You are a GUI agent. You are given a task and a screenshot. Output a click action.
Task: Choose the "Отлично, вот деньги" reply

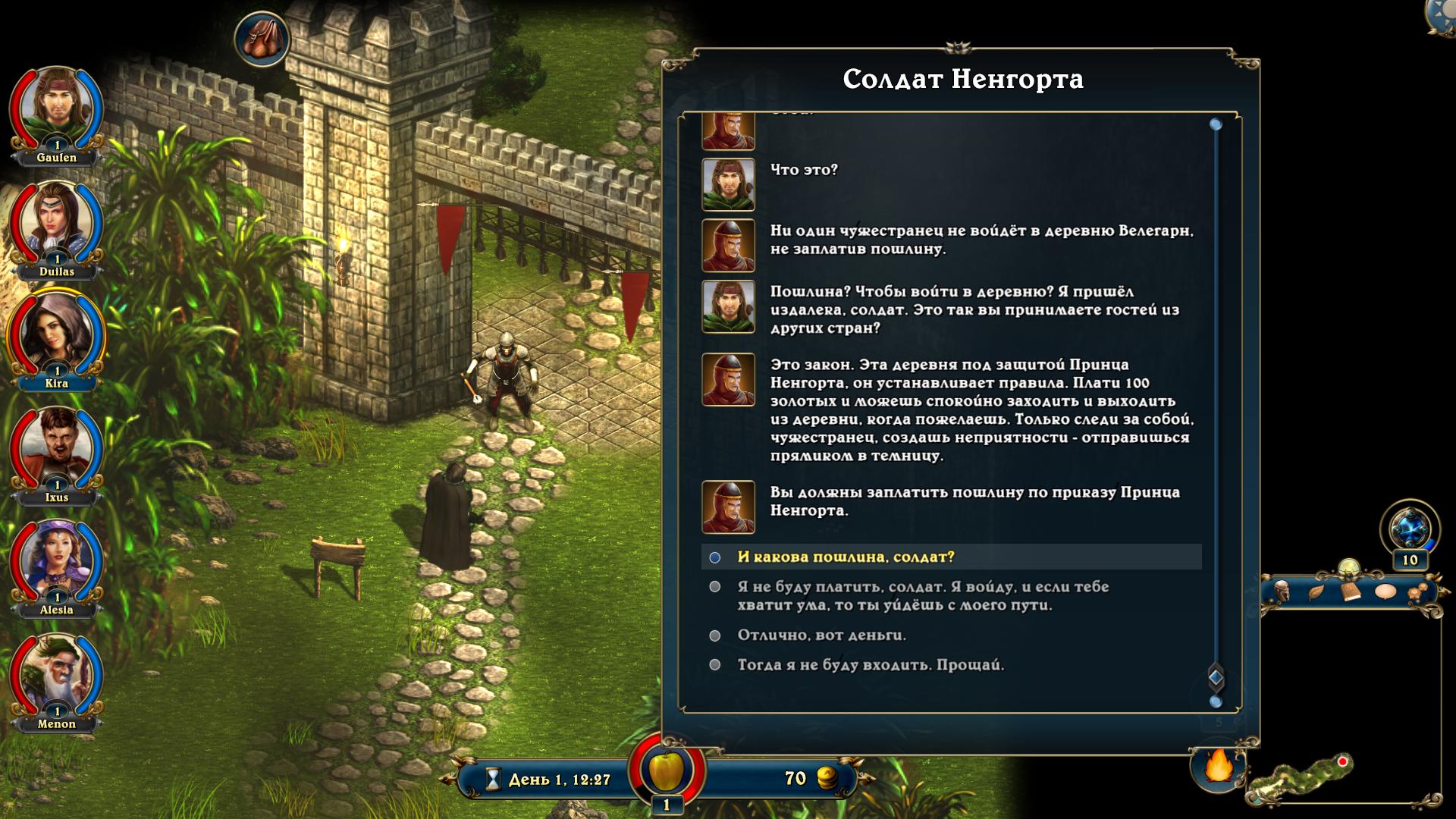click(821, 635)
